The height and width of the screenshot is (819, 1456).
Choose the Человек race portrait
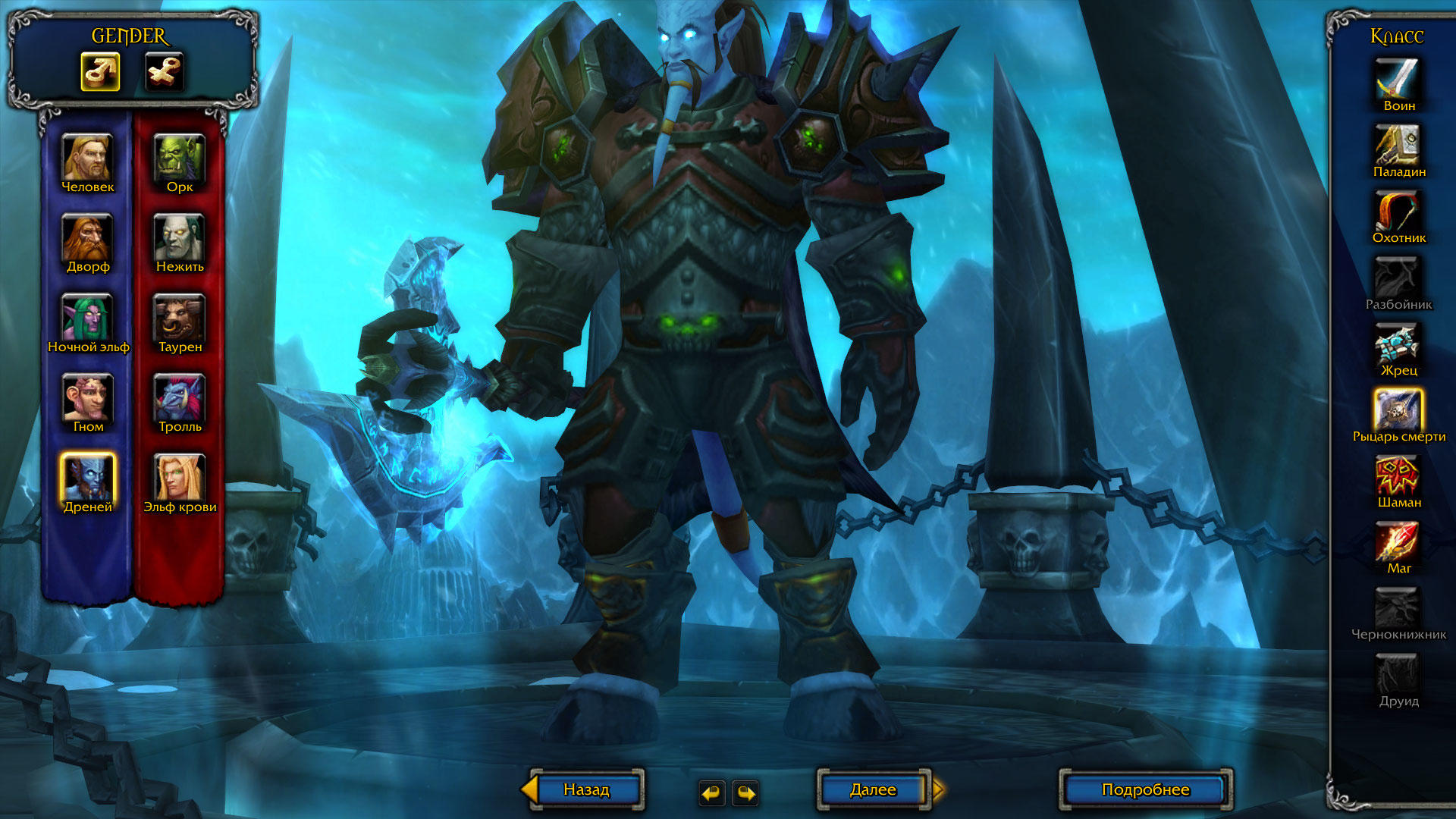88,158
